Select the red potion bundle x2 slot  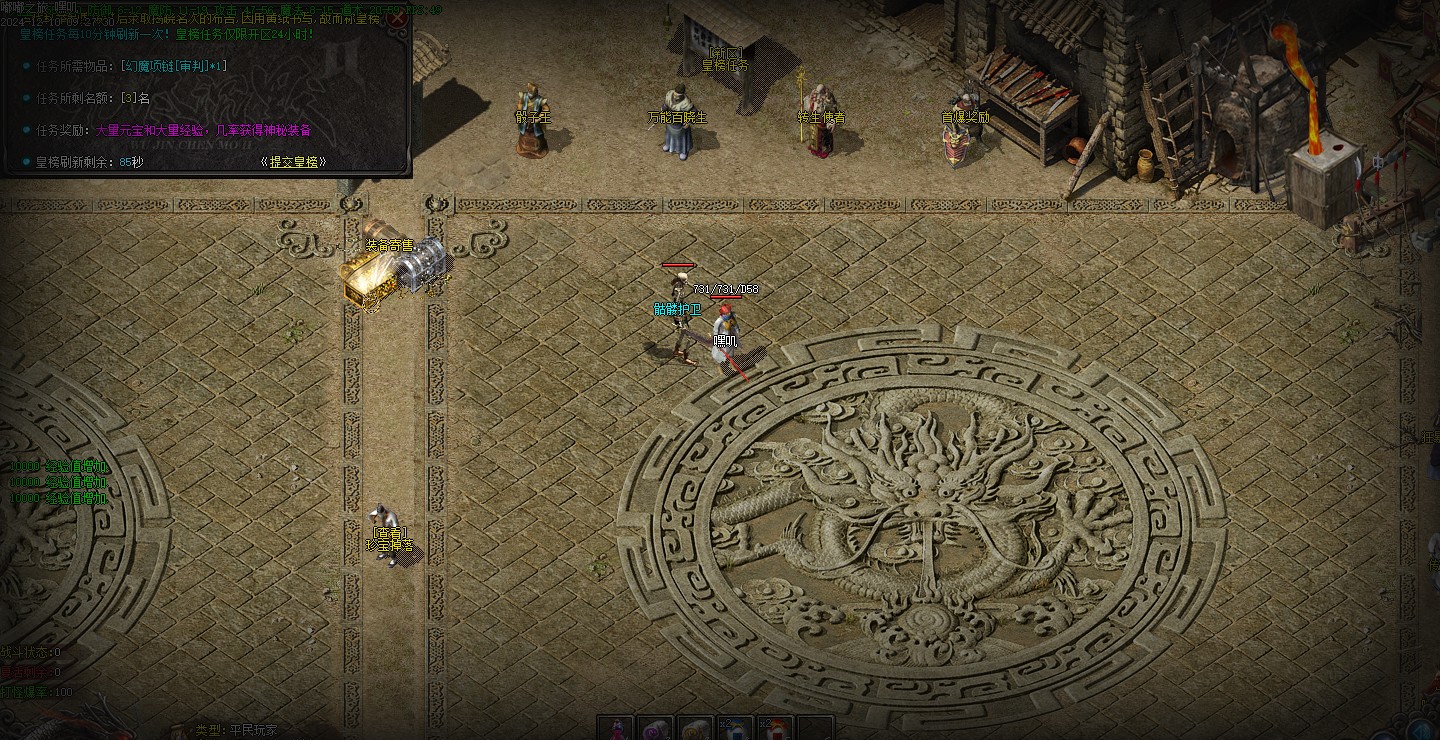pyautogui.click(x=776, y=728)
